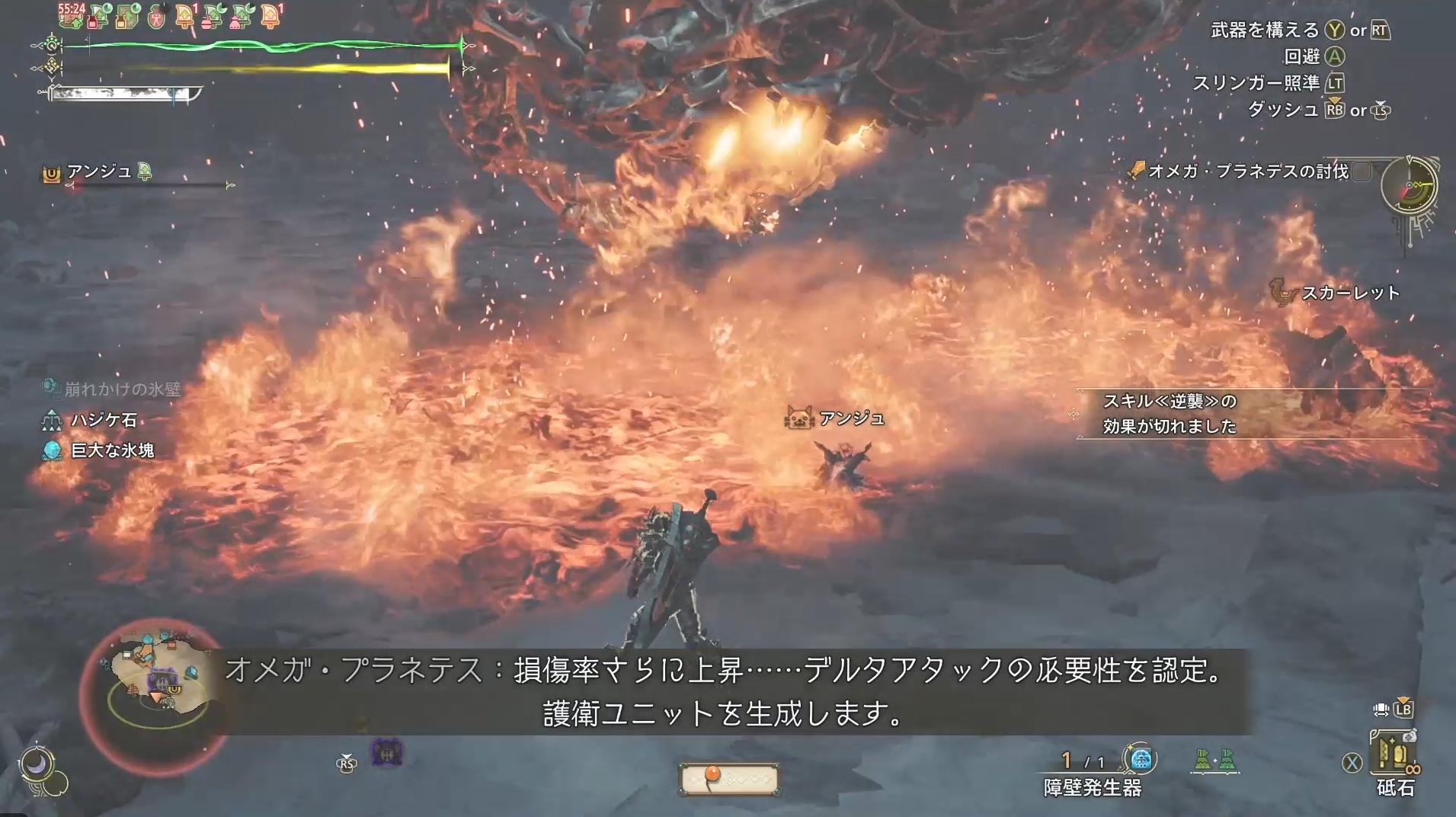Image resolution: width=1456 pixels, height=817 pixels.
Task: Select the ハジケ石 environment entry
Action: pos(104,420)
